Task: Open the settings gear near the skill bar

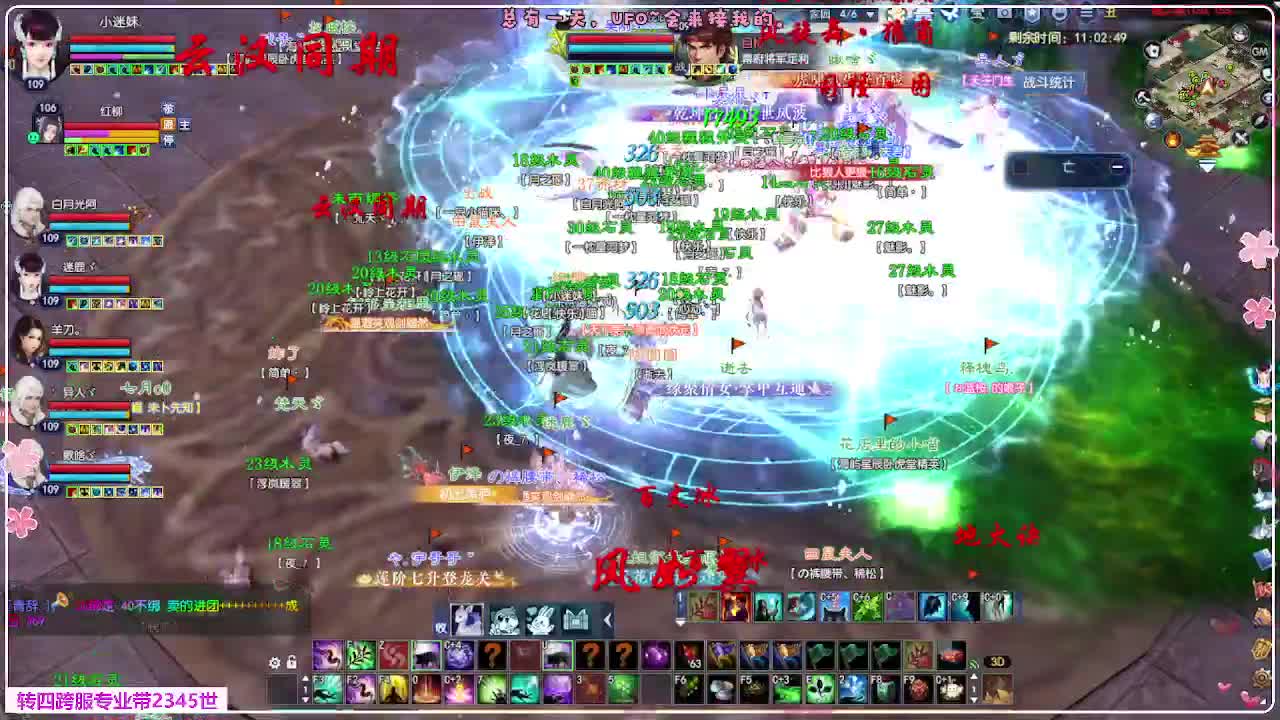Action: [x=274, y=663]
